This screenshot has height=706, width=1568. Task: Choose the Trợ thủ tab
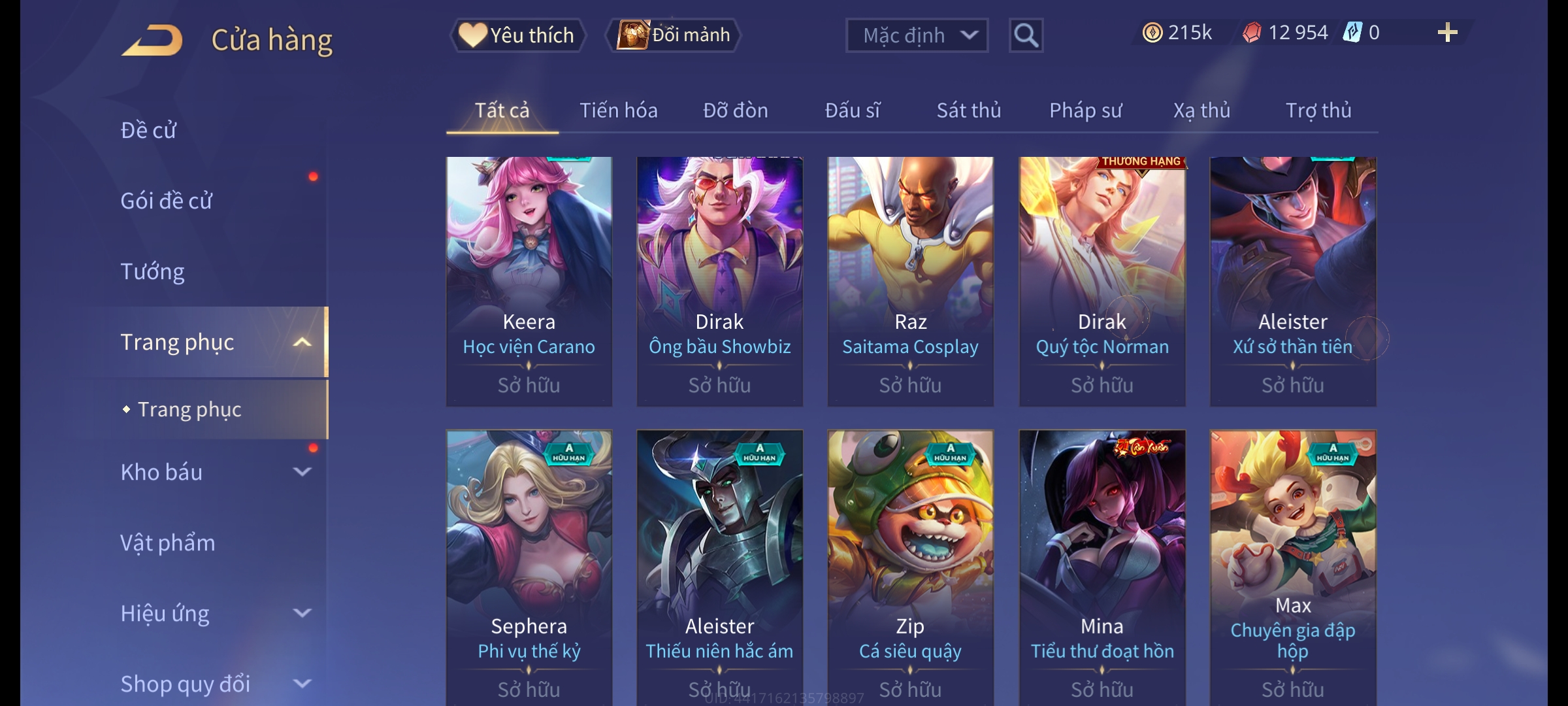[1318, 110]
